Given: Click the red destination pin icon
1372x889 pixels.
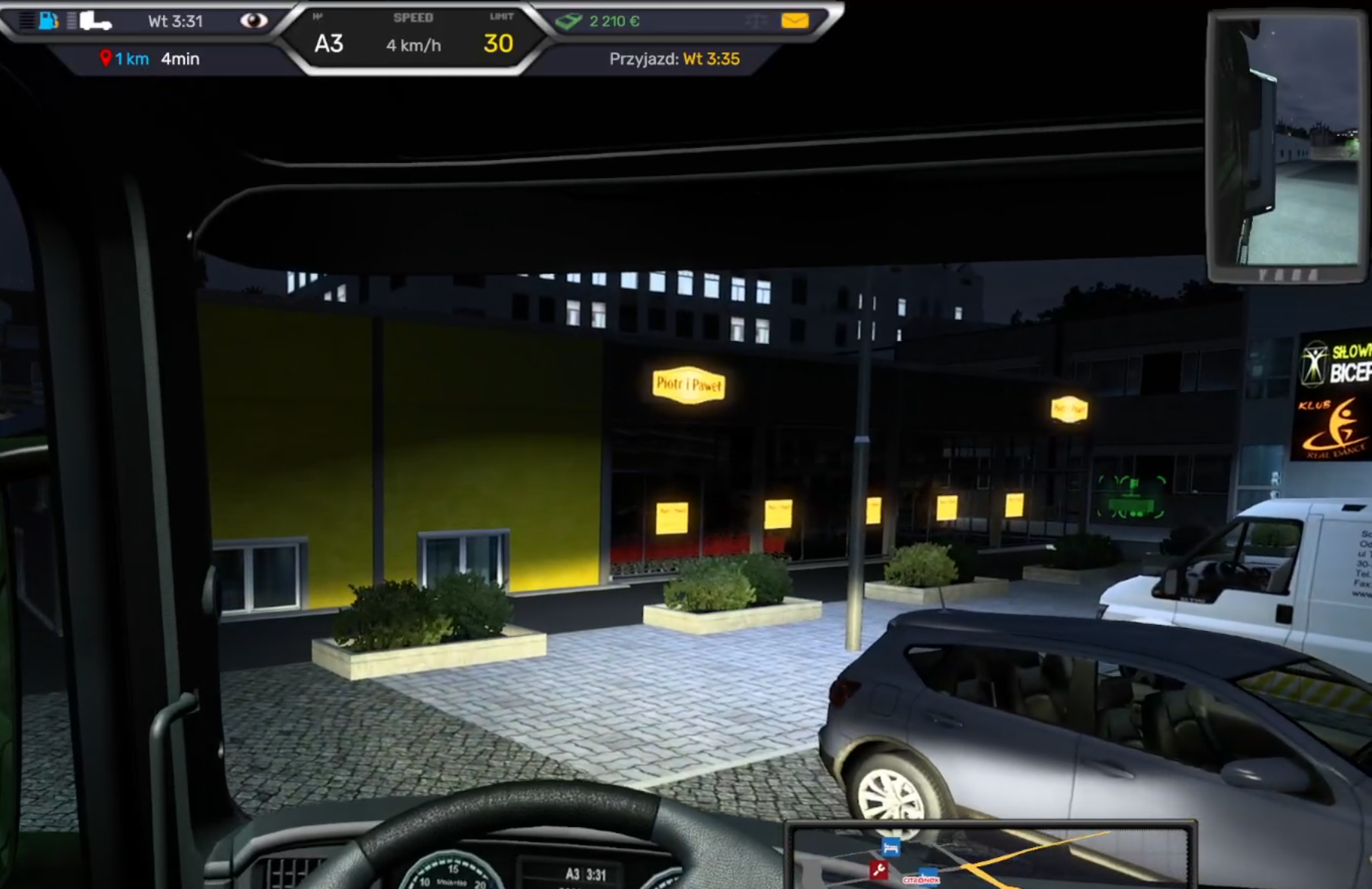Looking at the screenshot, I should coord(106,58).
